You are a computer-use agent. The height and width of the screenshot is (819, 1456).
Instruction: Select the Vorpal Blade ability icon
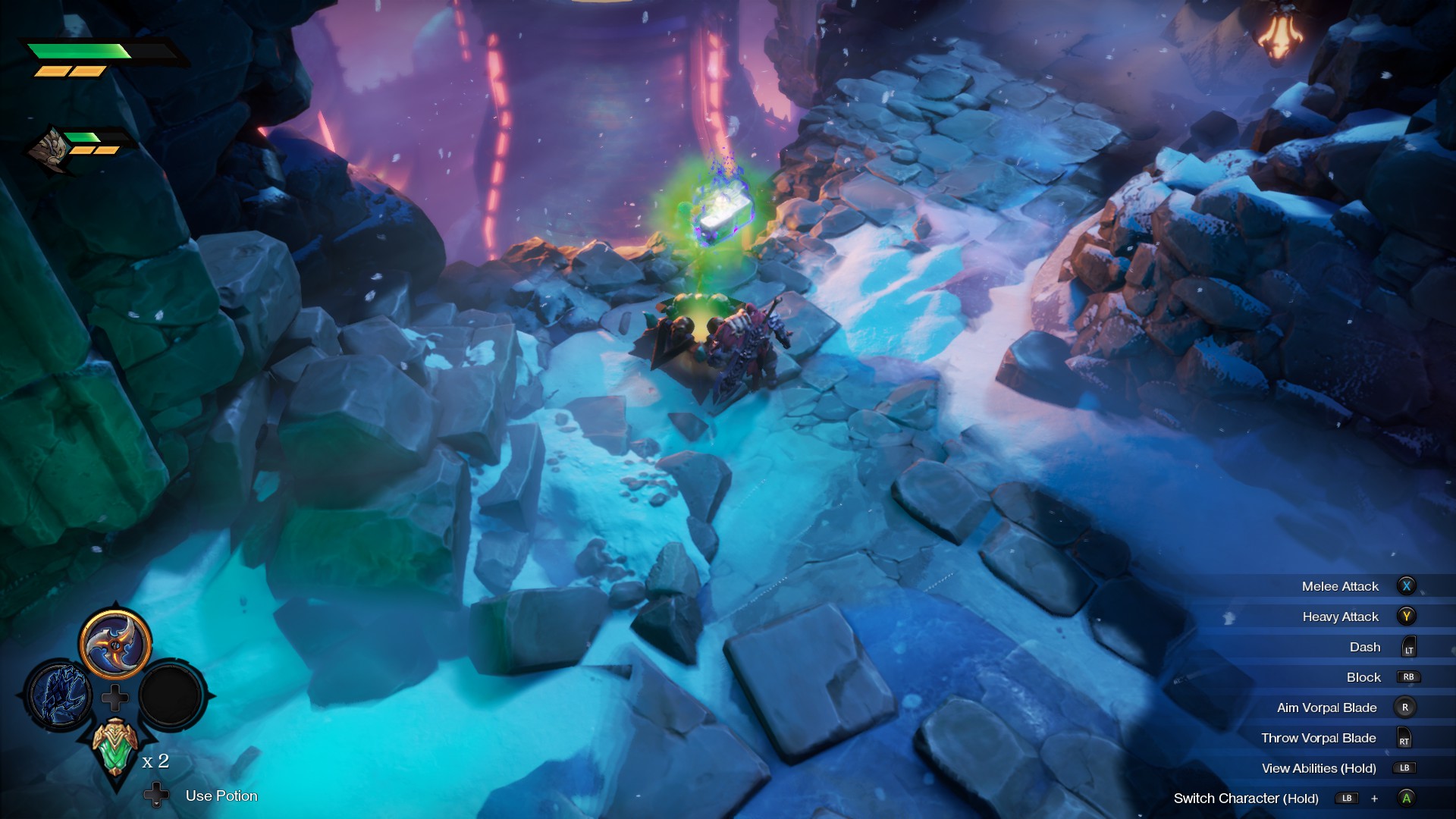[x=115, y=646]
